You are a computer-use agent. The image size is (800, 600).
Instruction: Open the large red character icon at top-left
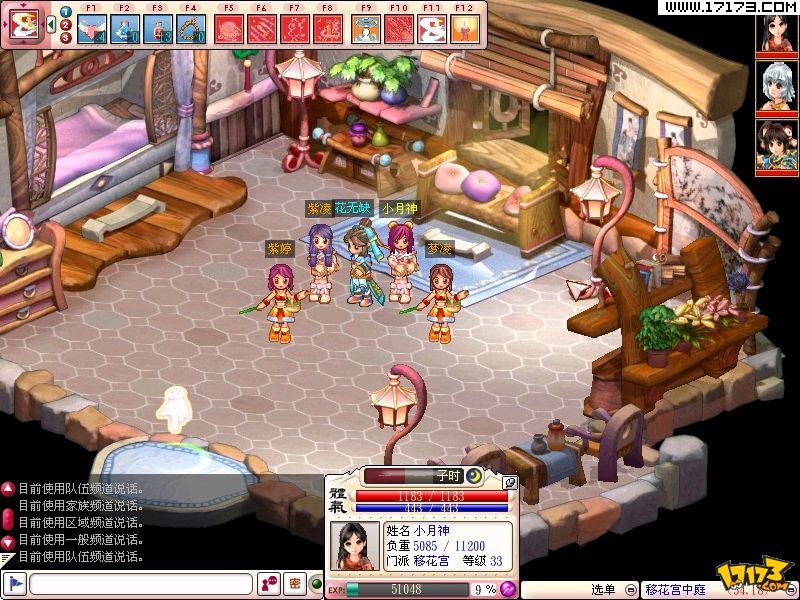[23, 24]
